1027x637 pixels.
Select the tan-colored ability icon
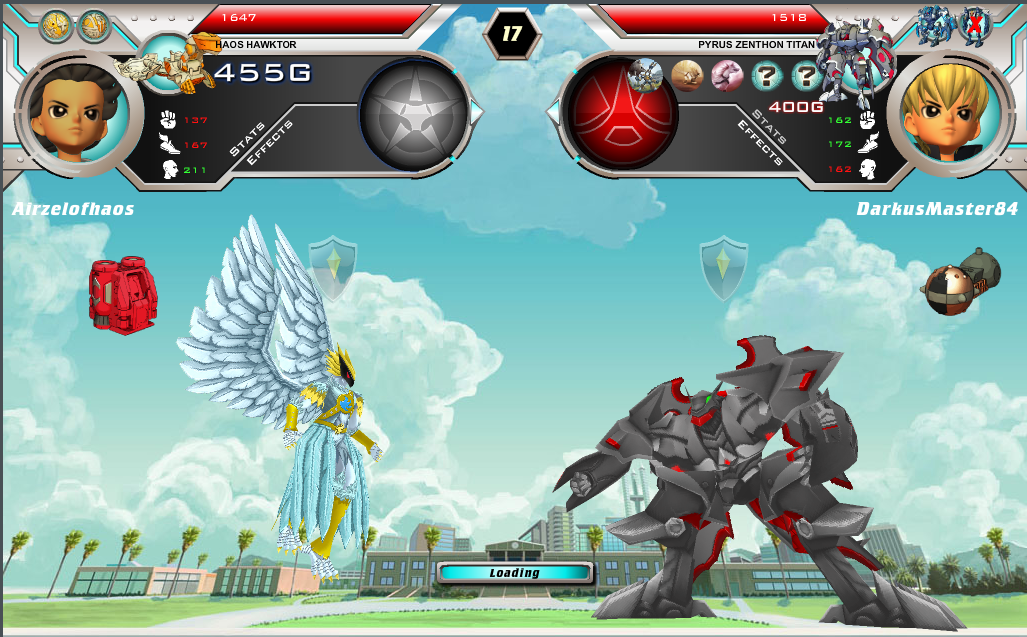(687, 76)
